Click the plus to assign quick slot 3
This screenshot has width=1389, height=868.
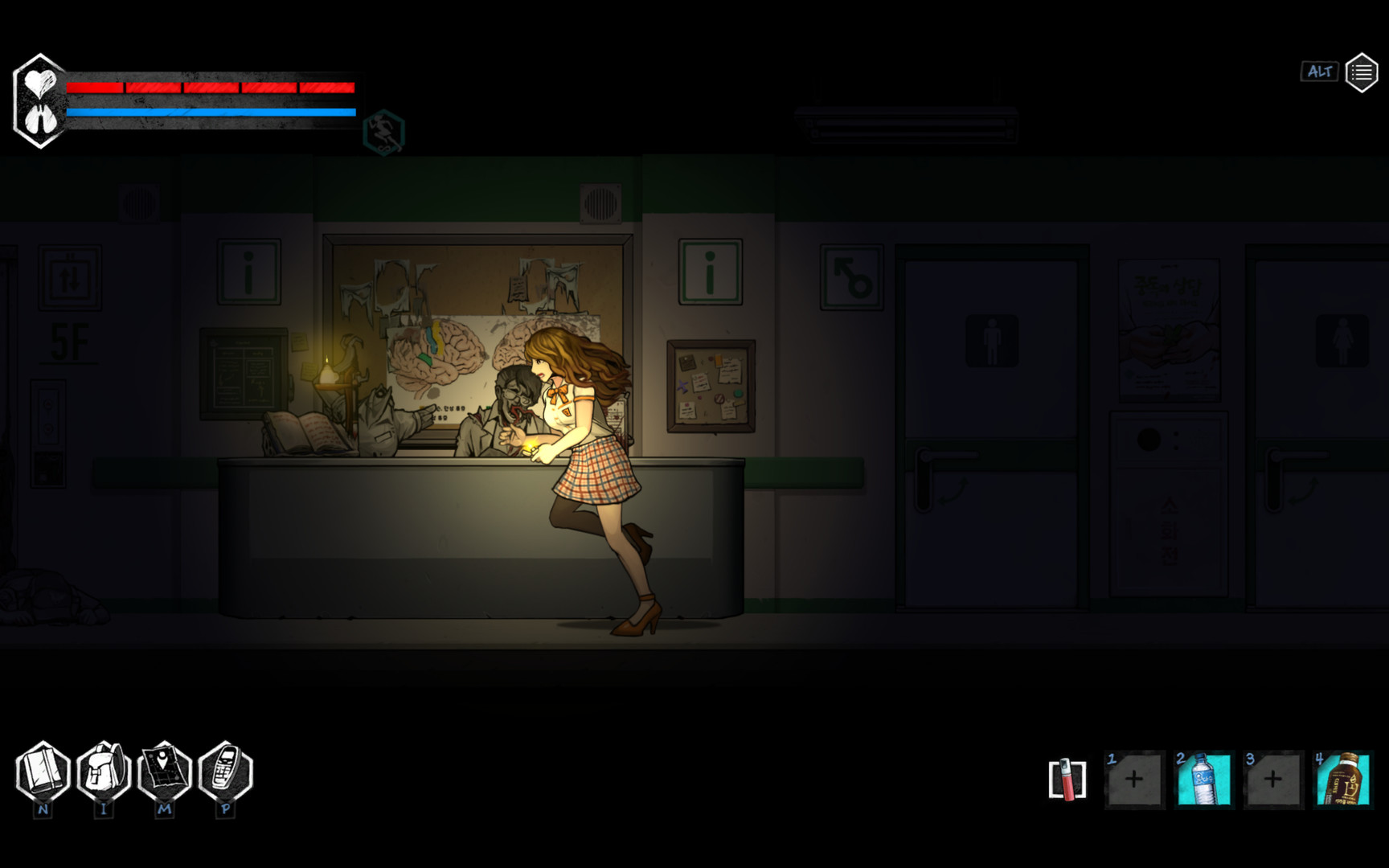point(1273,778)
